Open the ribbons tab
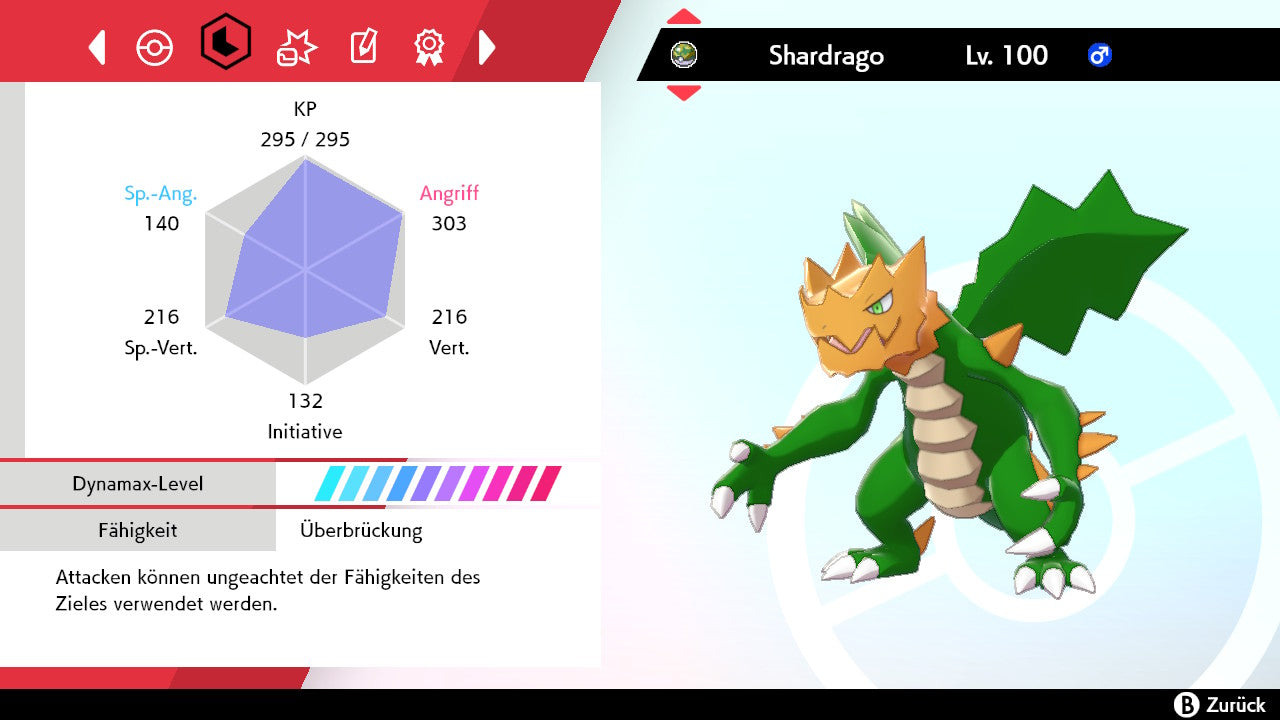This screenshot has height=720, width=1280. pos(429,46)
